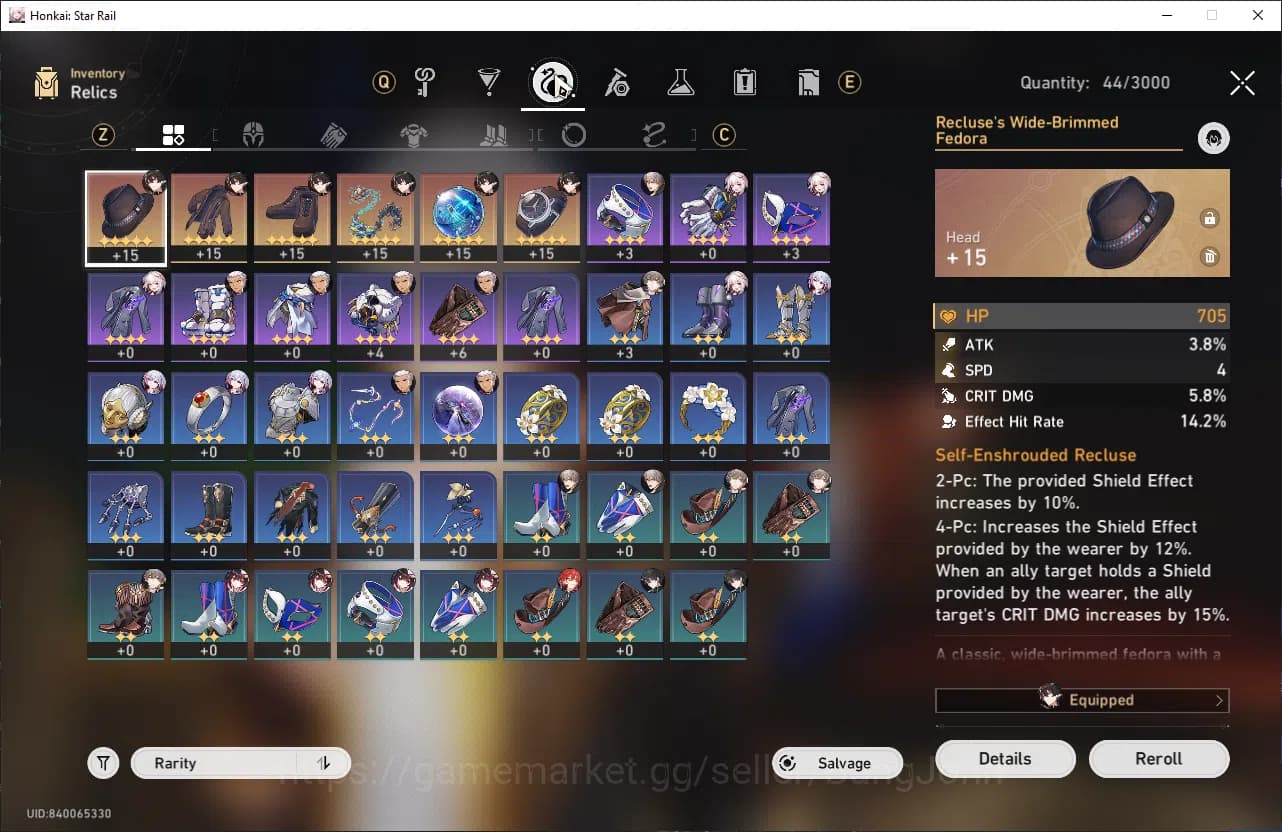1282x832 pixels.
Task: Select the blue planar sphere relic +15
Action: click(x=458, y=218)
